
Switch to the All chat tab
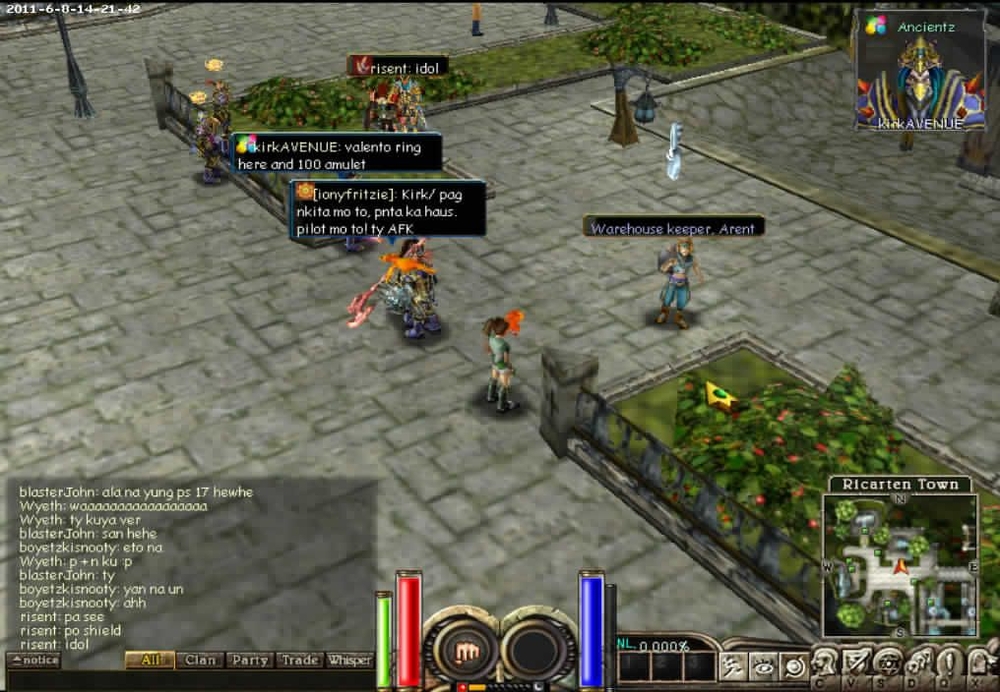(150, 660)
